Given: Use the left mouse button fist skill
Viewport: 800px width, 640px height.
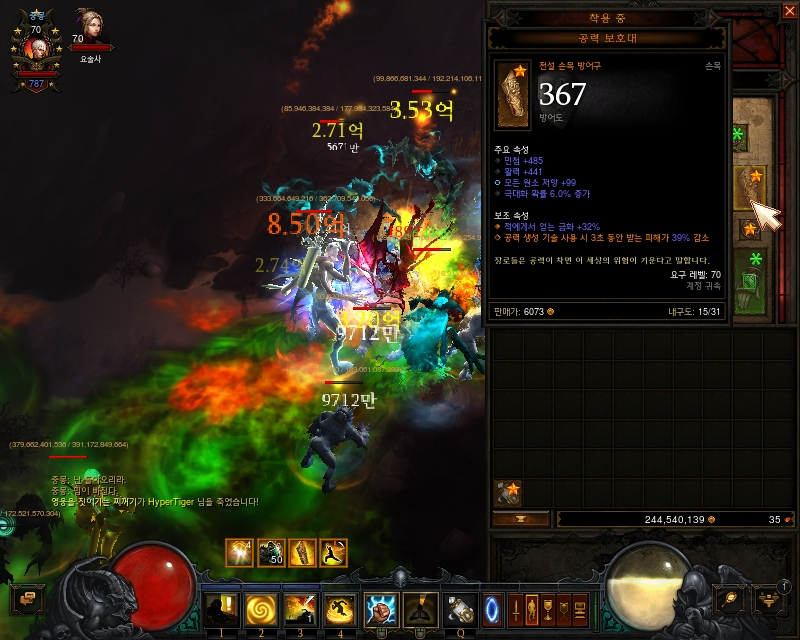Looking at the screenshot, I should coord(382,607).
